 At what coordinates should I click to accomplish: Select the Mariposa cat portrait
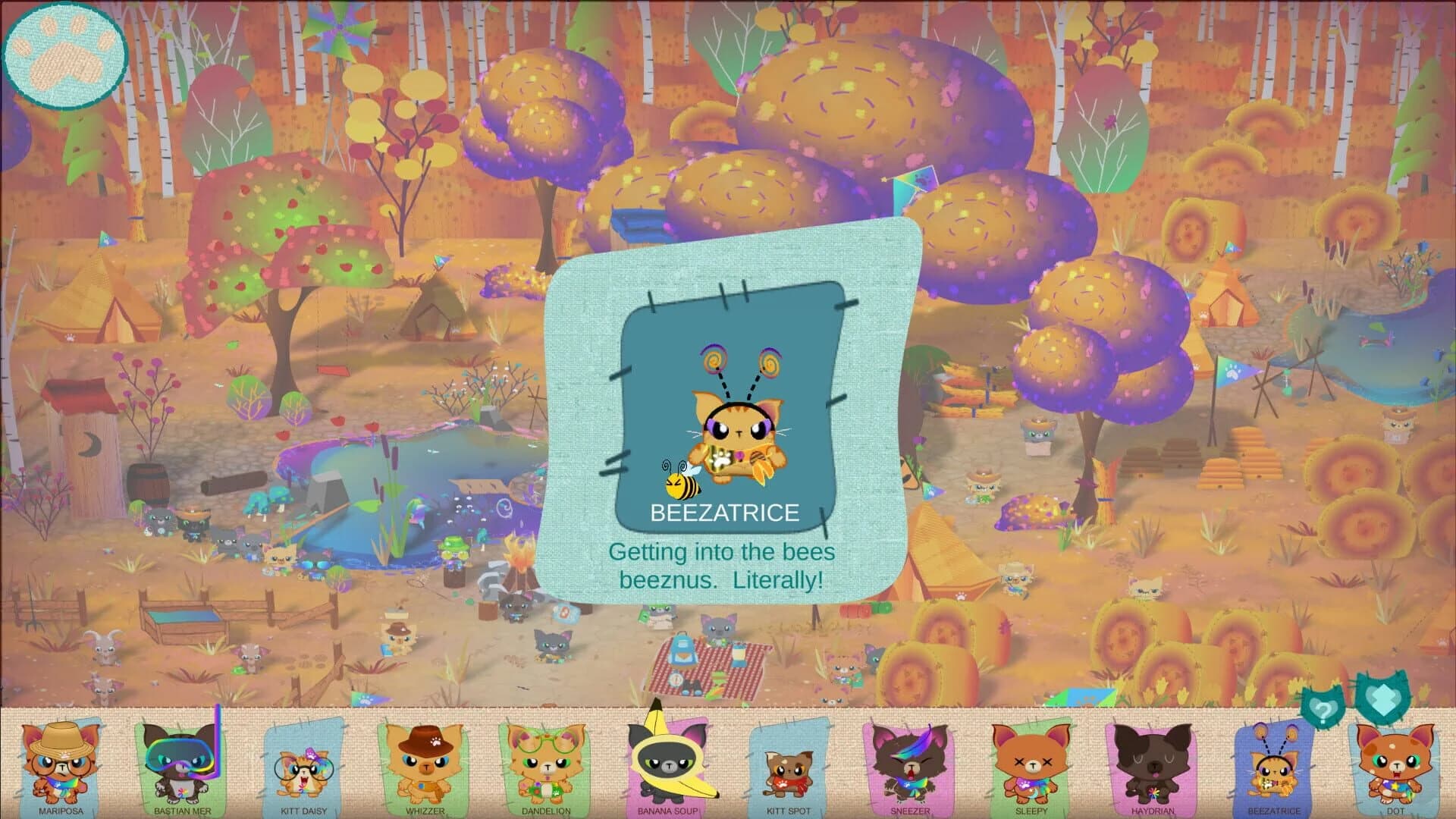[x=59, y=764]
